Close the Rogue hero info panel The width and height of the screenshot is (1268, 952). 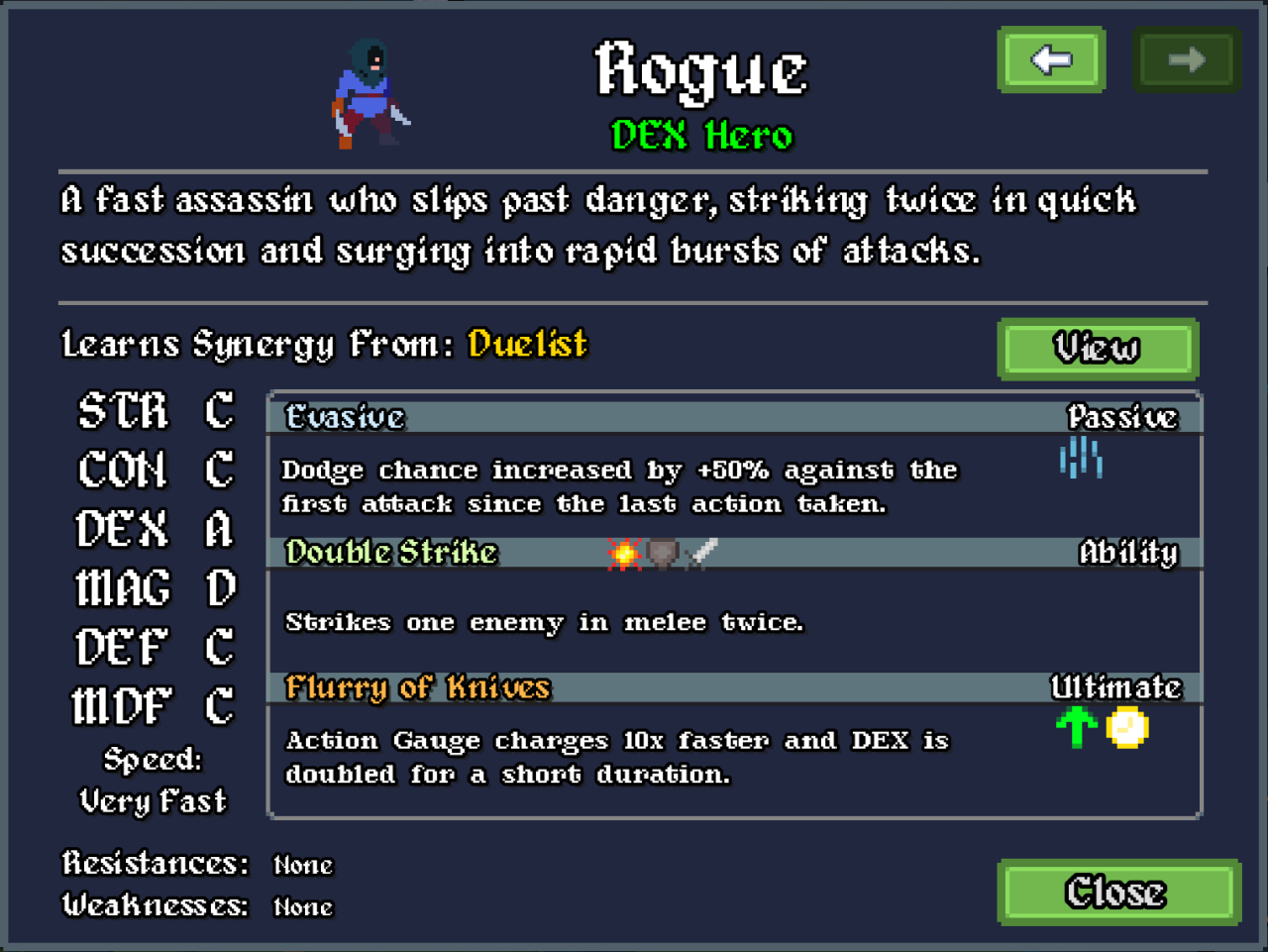(1118, 893)
